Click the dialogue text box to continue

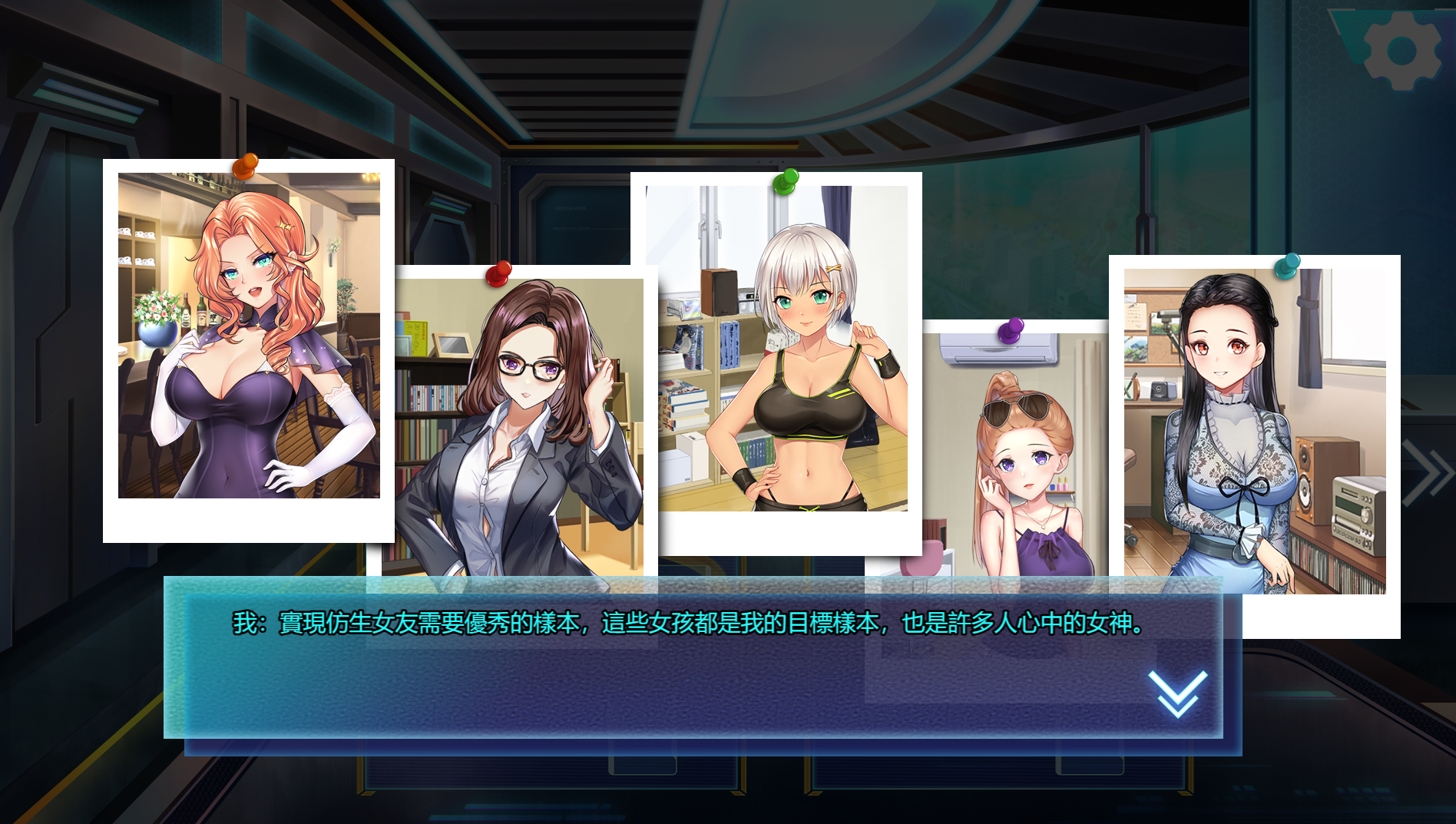click(691, 660)
